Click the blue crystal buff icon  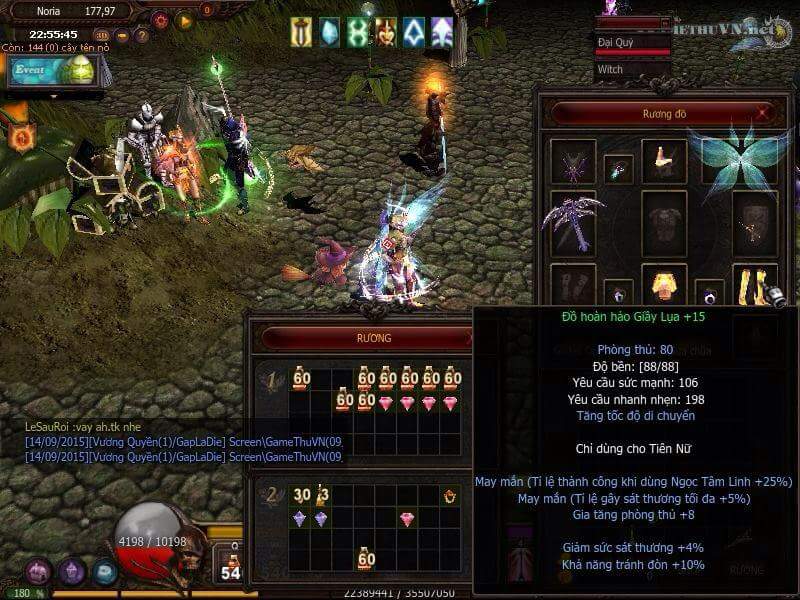[329, 32]
